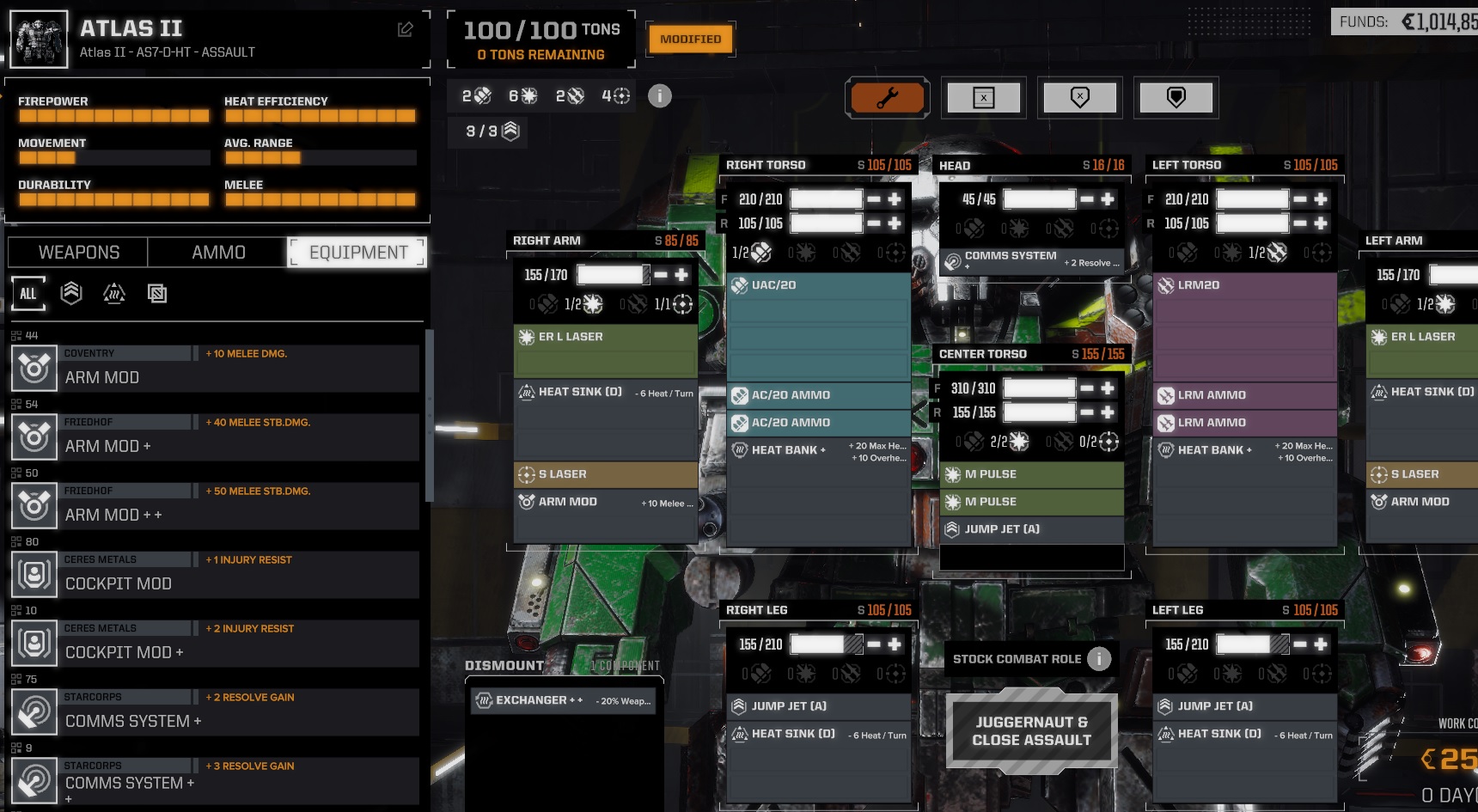Switch to the Weapons tab
Screen dimensions: 1478x812
click(x=78, y=253)
